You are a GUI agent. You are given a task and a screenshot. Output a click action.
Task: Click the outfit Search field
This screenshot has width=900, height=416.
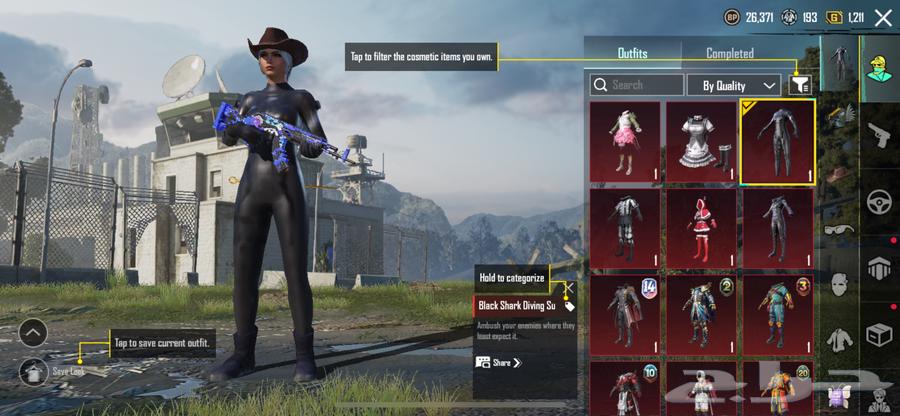click(x=637, y=85)
